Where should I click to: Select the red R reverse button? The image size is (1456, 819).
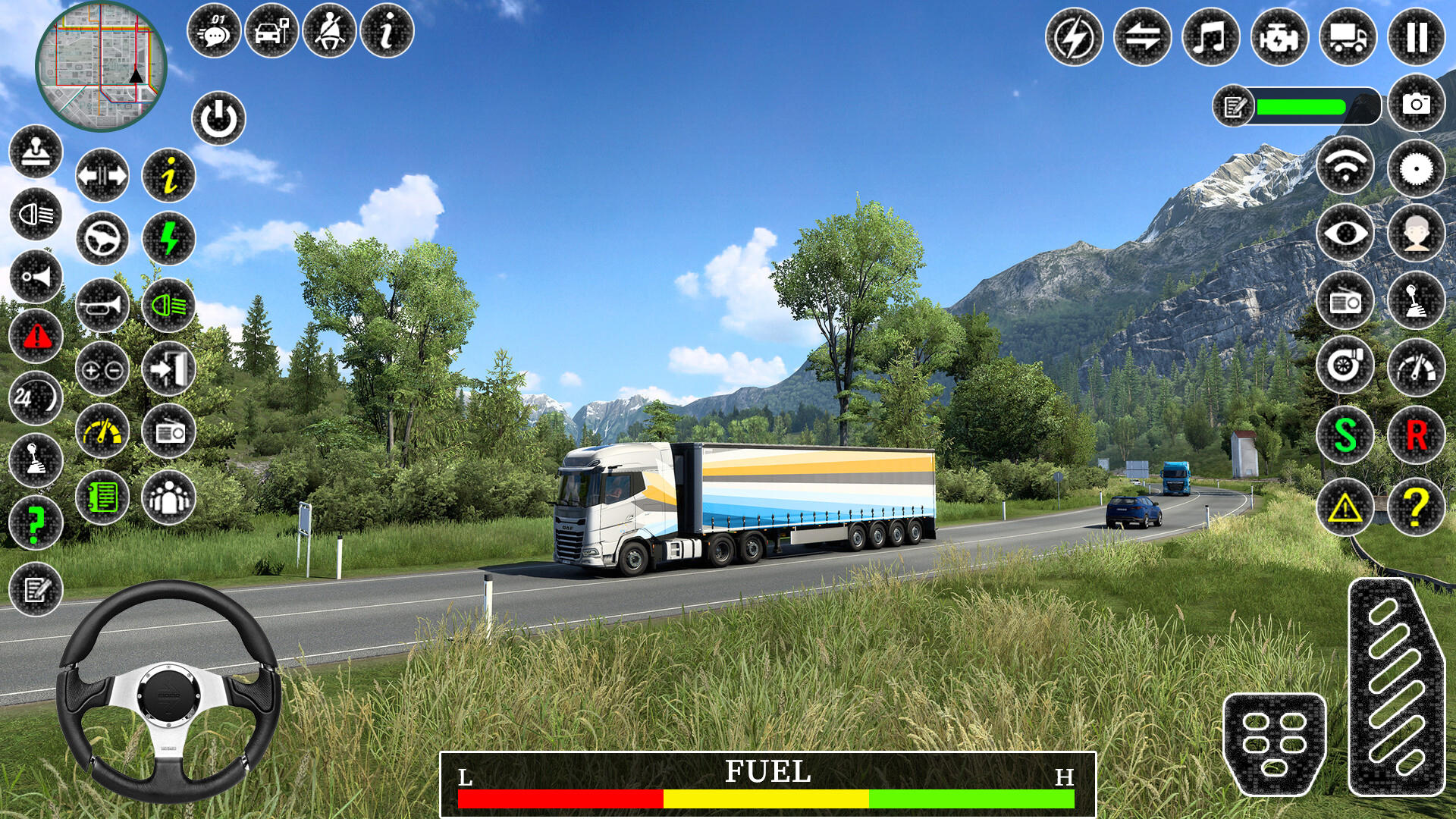point(1416,435)
